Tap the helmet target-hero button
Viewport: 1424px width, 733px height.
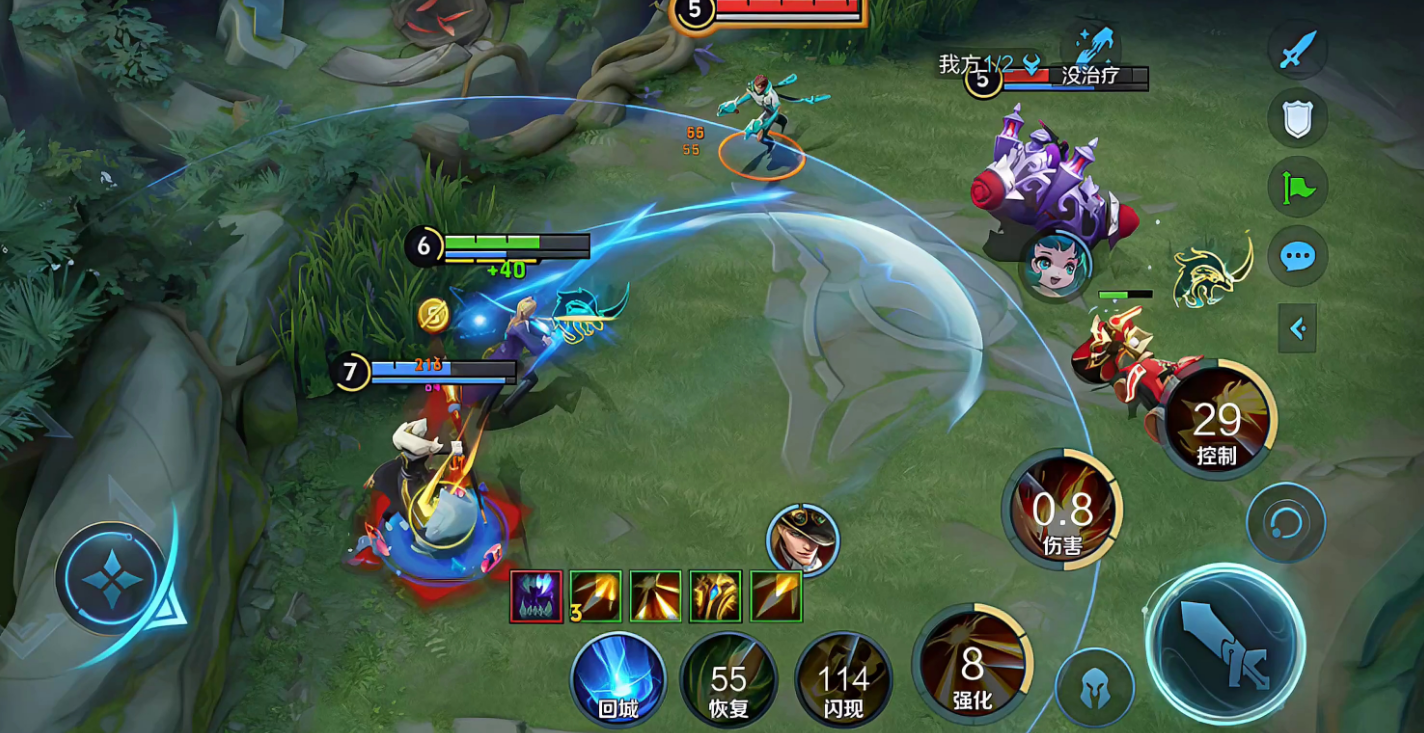point(1095,688)
